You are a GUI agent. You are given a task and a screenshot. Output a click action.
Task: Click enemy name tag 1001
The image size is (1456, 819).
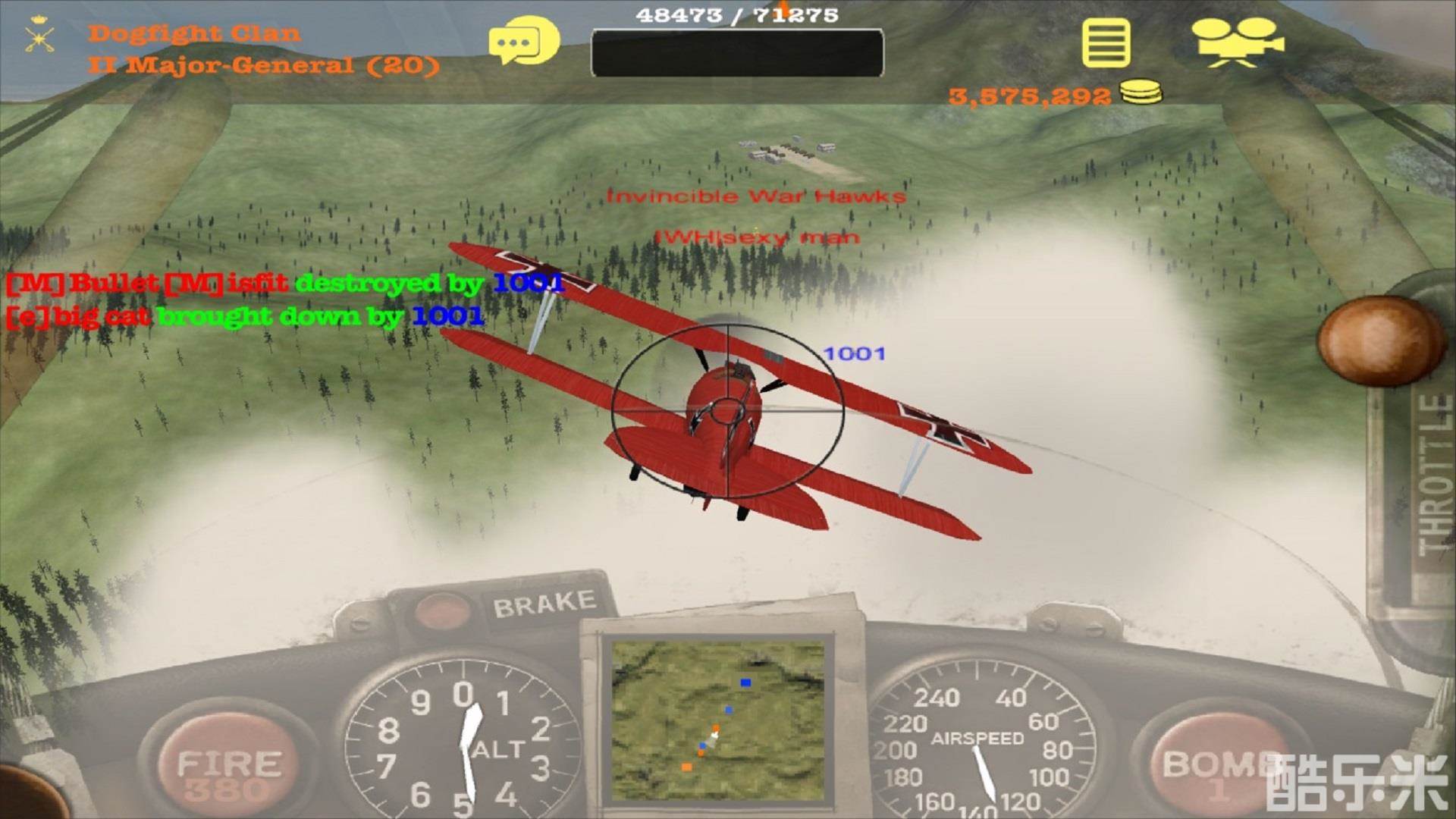pos(854,352)
